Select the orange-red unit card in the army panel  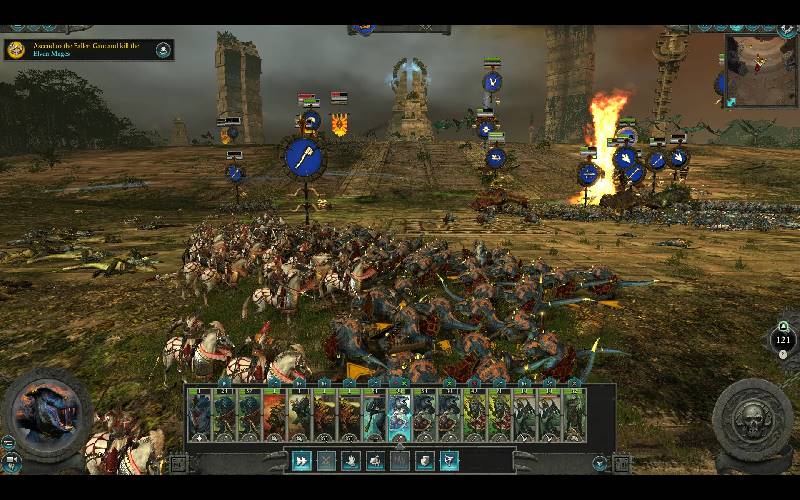coord(275,415)
